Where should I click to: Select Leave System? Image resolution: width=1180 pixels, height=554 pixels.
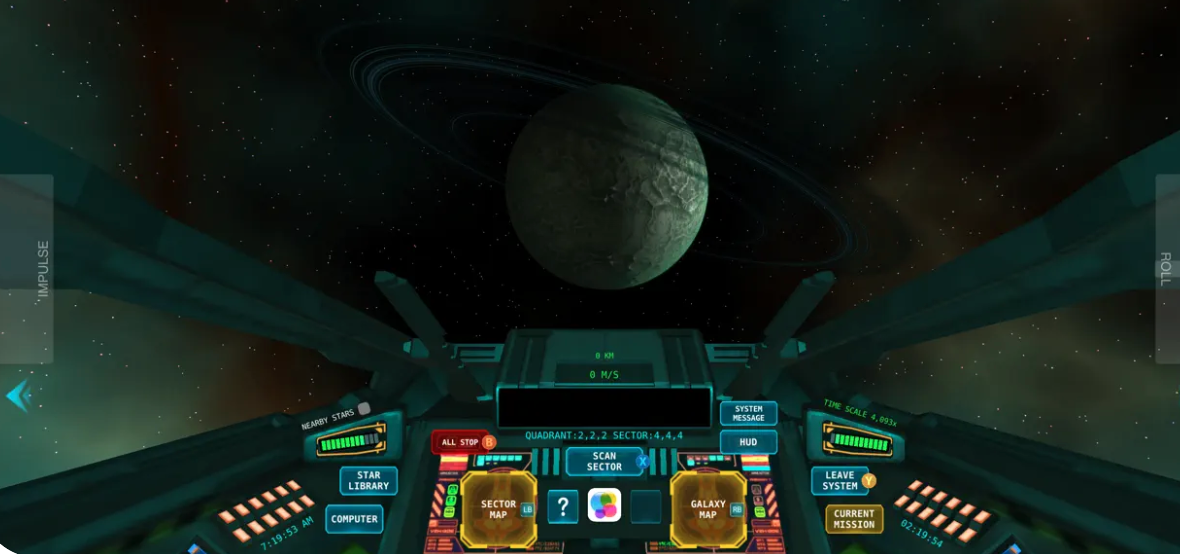(x=840, y=481)
